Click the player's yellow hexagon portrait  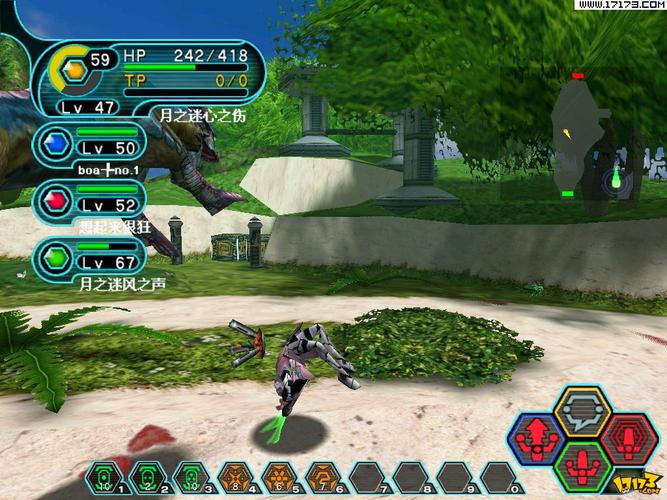(73, 68)
